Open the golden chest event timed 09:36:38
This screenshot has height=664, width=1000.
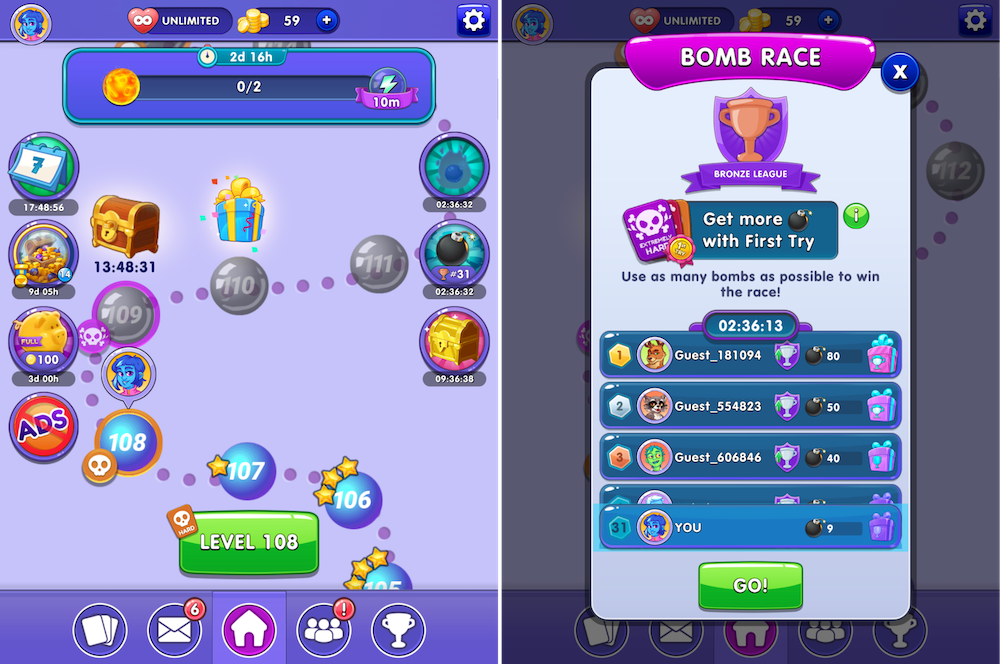tap(454, 340)
